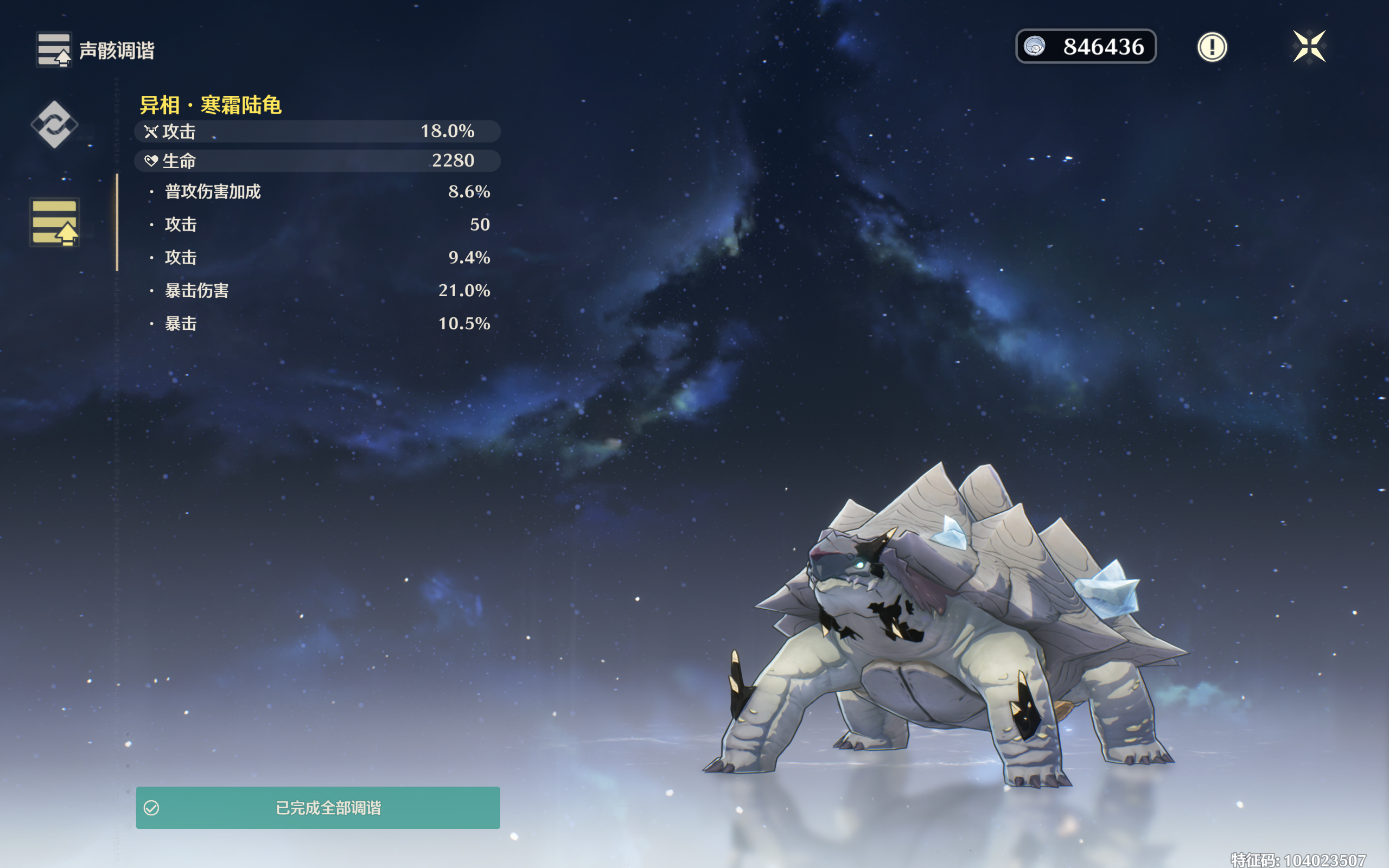The height and width of the screenshot is (868, 1389).
Task: Close the echo tuning screen
Action: coord(1309,47)
